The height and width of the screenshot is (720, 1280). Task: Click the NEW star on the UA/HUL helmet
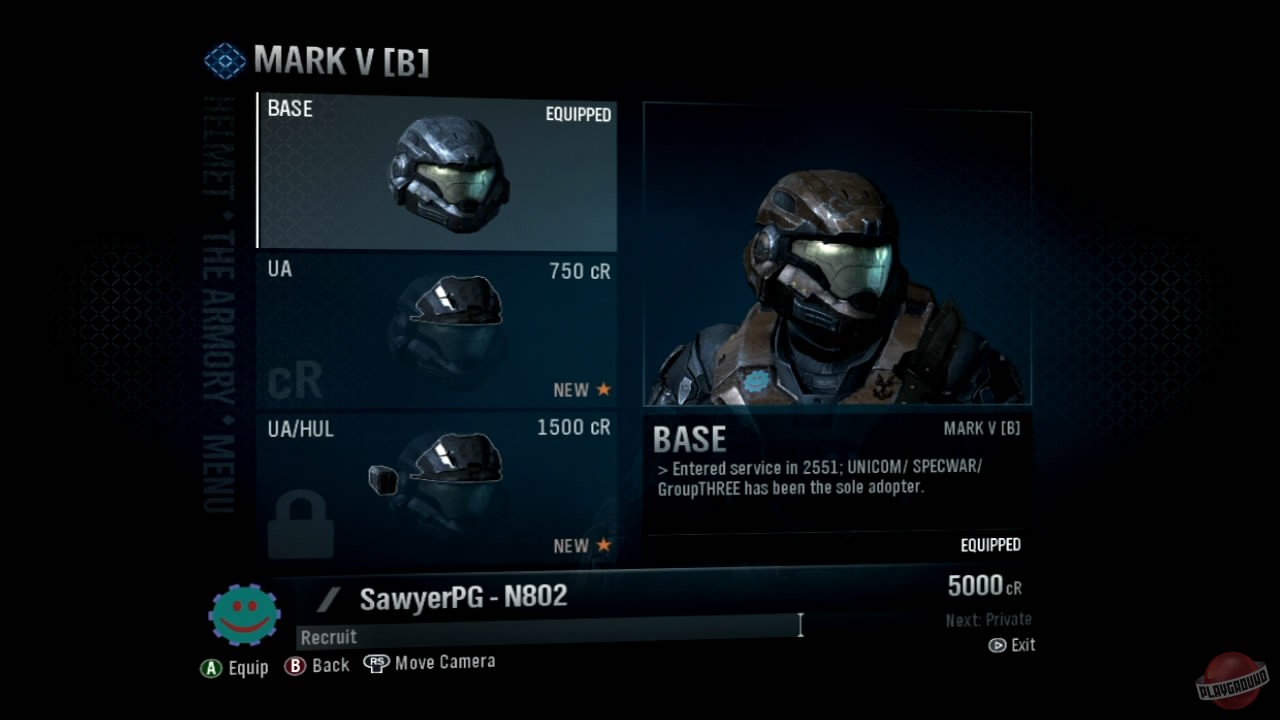(605, 546)
